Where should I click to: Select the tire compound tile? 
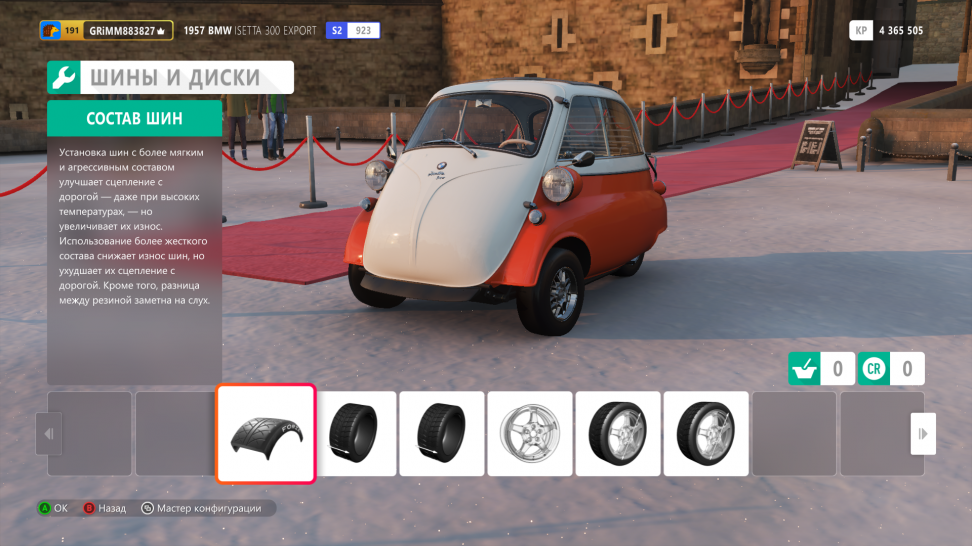click(x=266, y=433)
